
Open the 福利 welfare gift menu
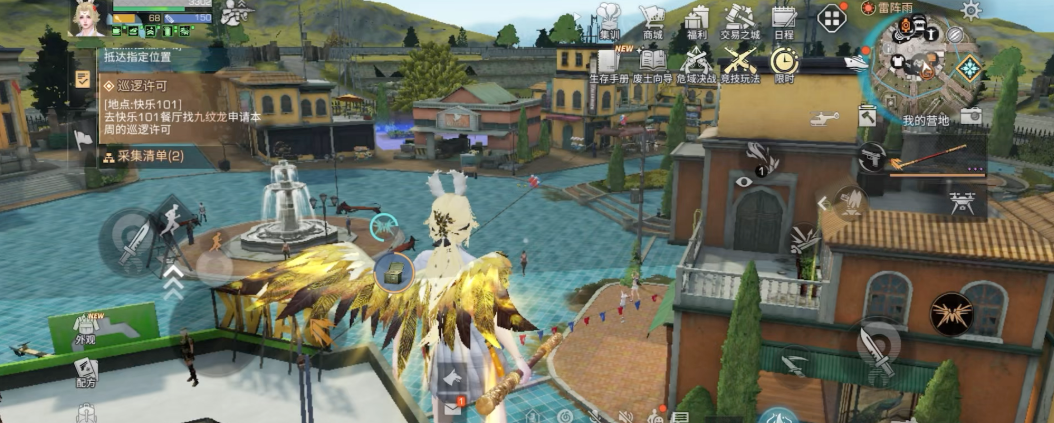(697, 20)
